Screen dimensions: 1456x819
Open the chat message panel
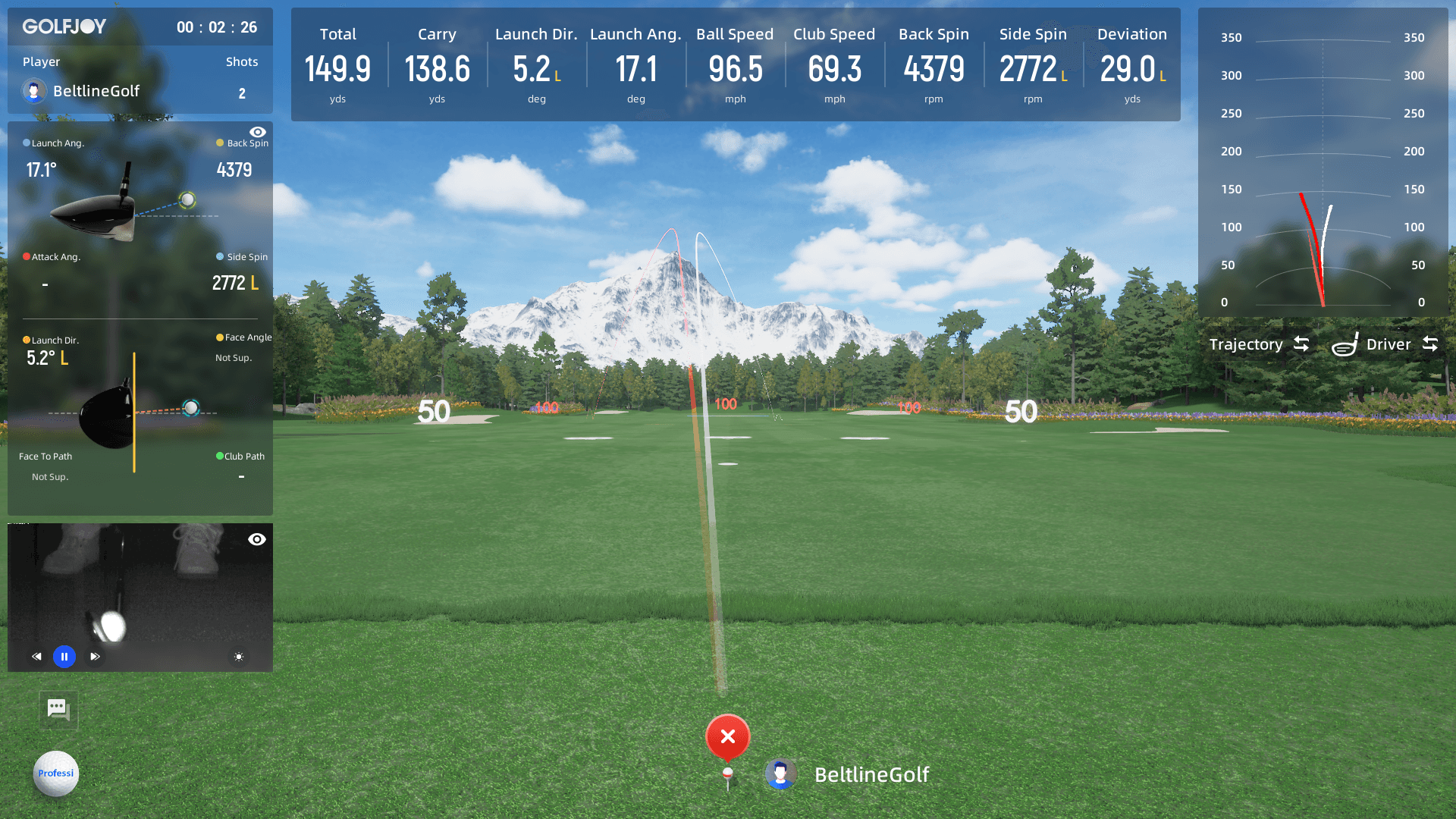point(58,710)
